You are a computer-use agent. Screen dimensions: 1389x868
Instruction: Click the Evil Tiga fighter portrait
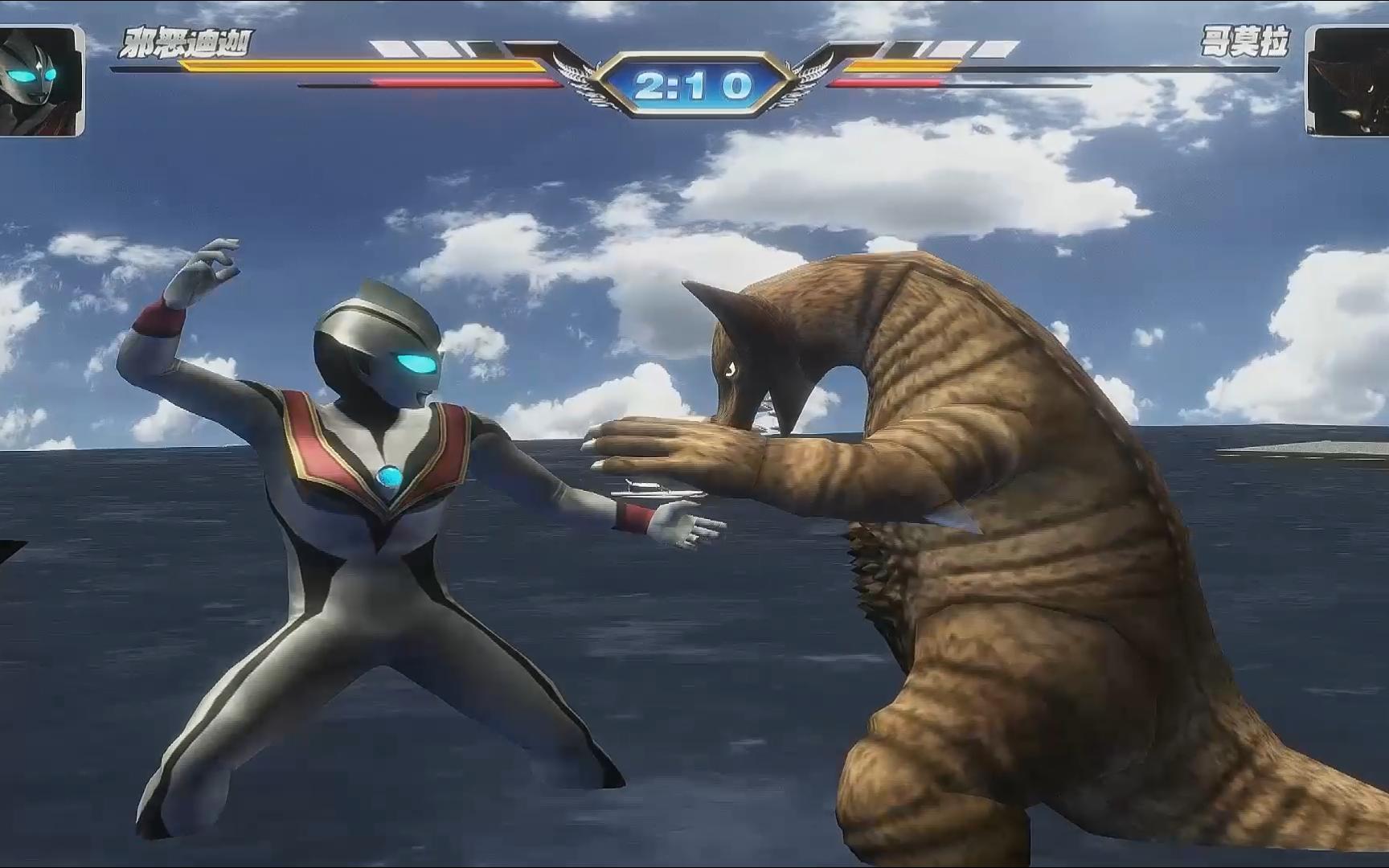(x=41, y=80)
